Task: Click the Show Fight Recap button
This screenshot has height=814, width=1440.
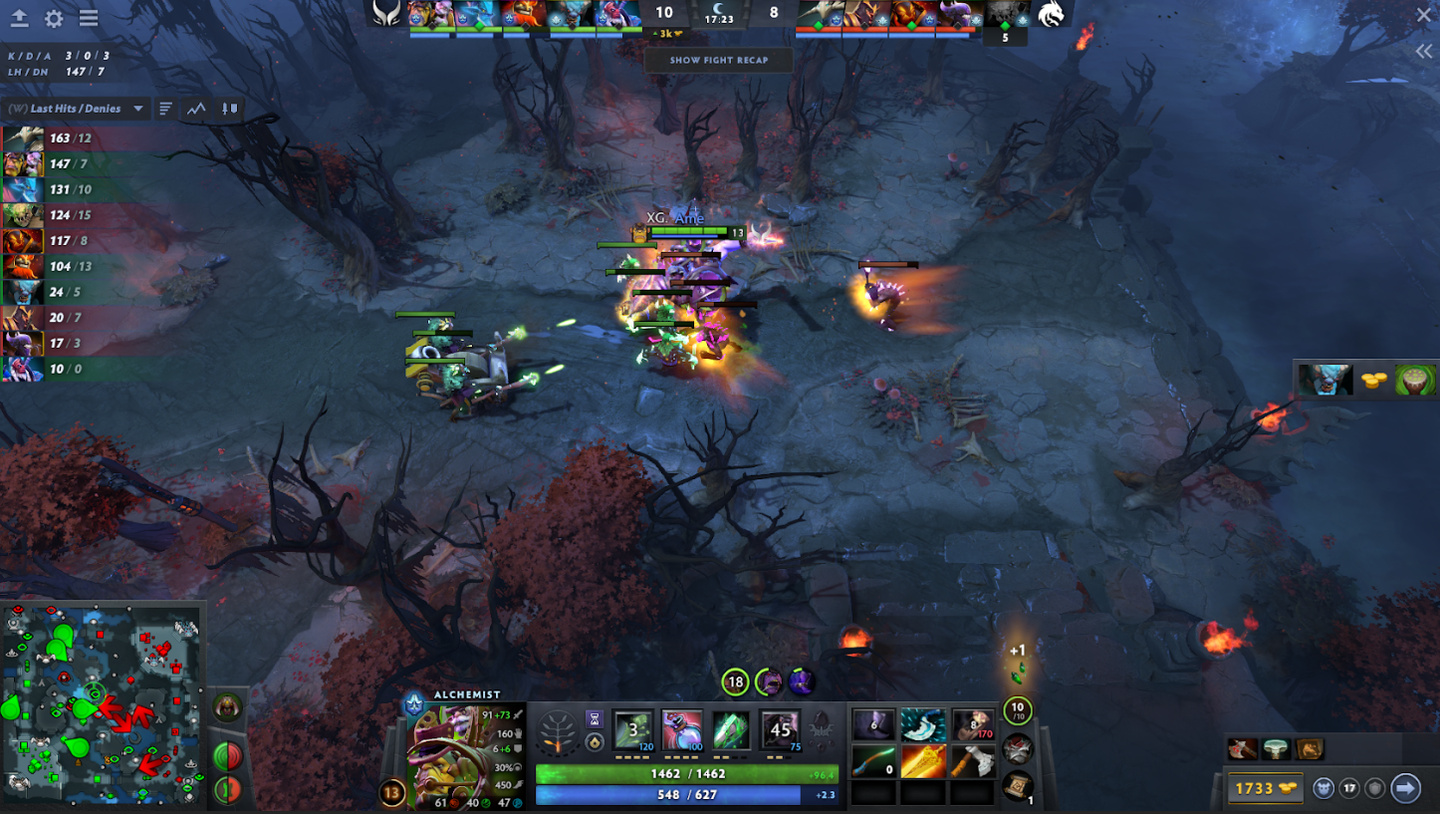Action: click(x=718, y=60)
